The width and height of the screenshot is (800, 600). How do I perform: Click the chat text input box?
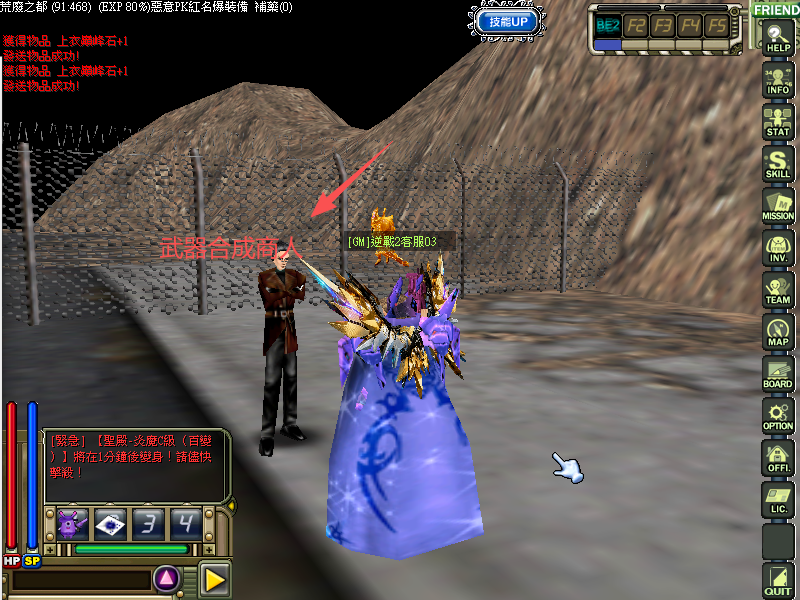(80, 580)
